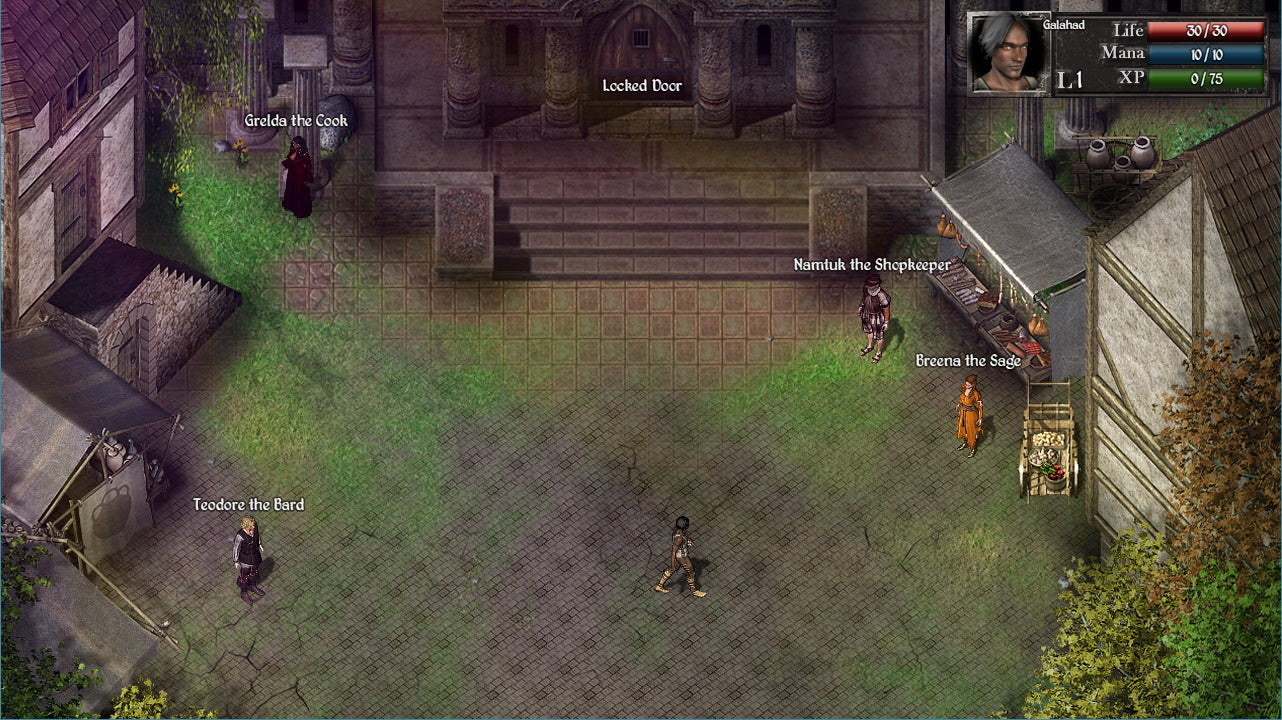Image resolution: width=1282 pixels, height=720 pixels.
Task: Click the vegetable cart beside Breena
Action: coord(1047,450)
